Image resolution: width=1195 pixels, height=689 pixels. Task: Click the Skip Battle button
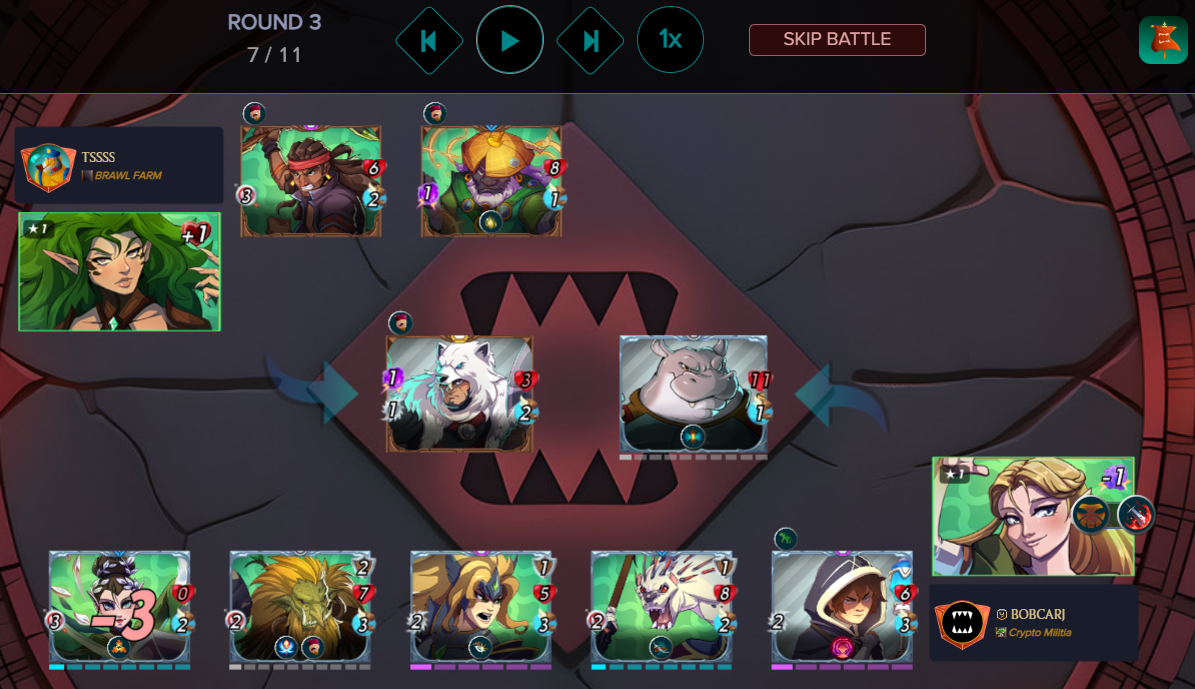click(837, 40)
